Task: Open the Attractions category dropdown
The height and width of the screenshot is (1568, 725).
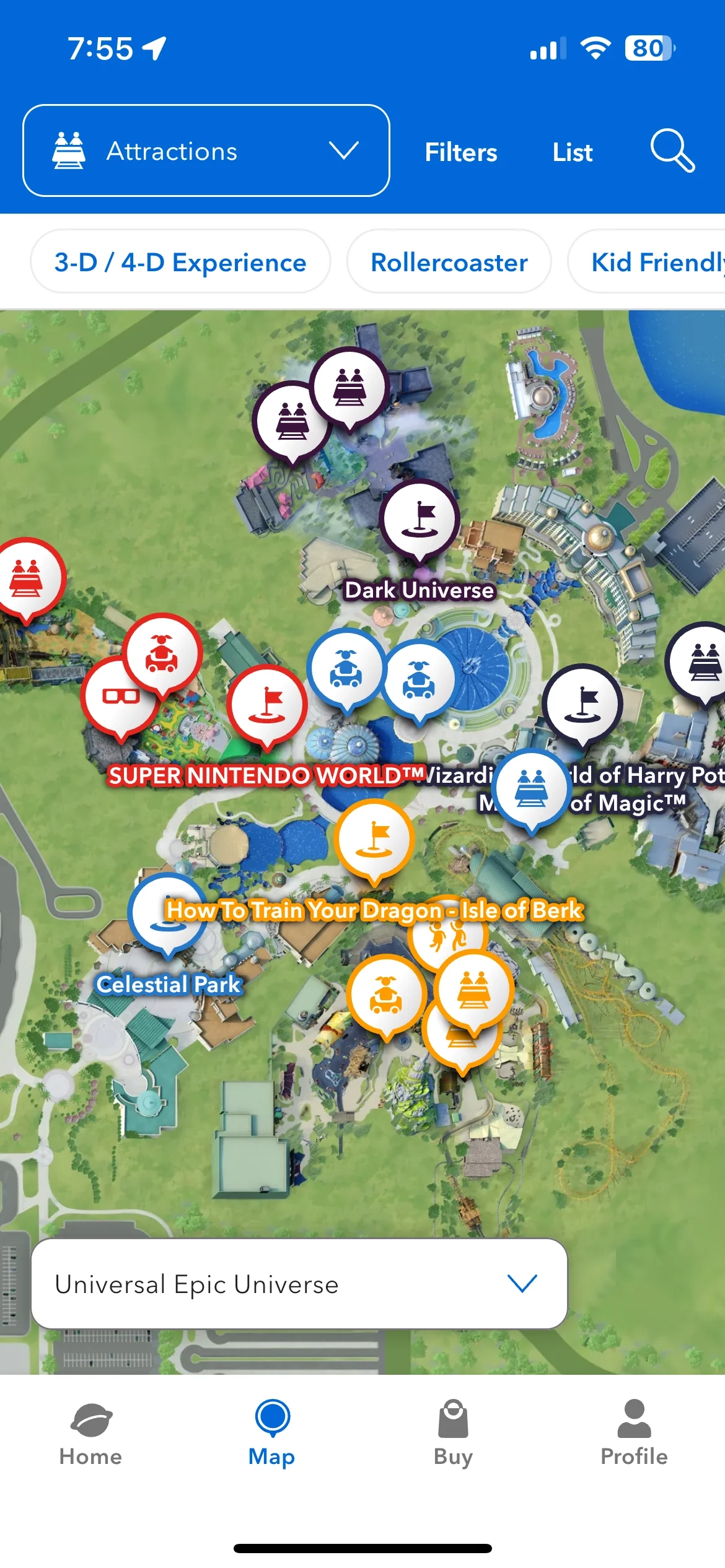Action: 206,151
